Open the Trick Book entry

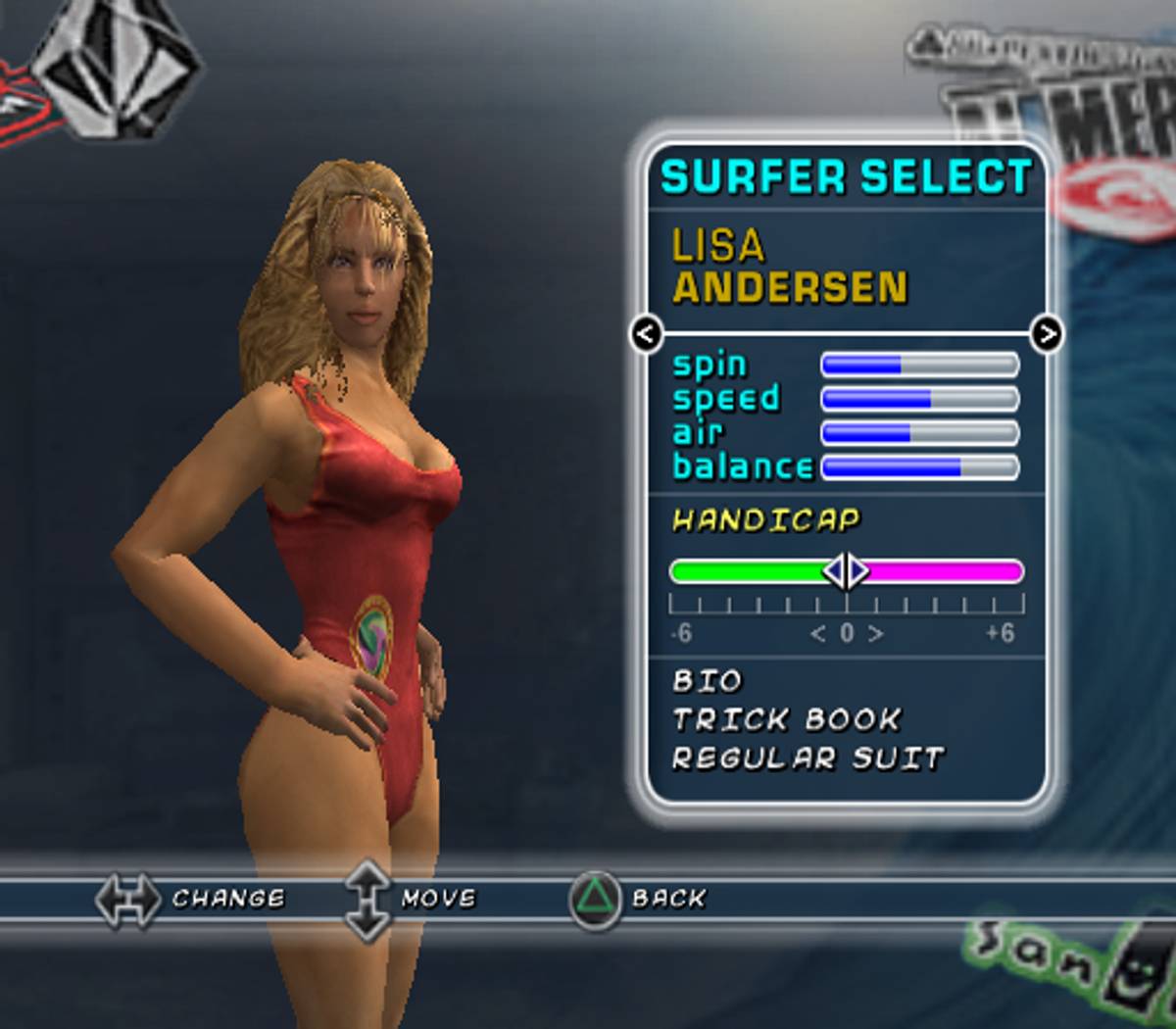point(786,720)
